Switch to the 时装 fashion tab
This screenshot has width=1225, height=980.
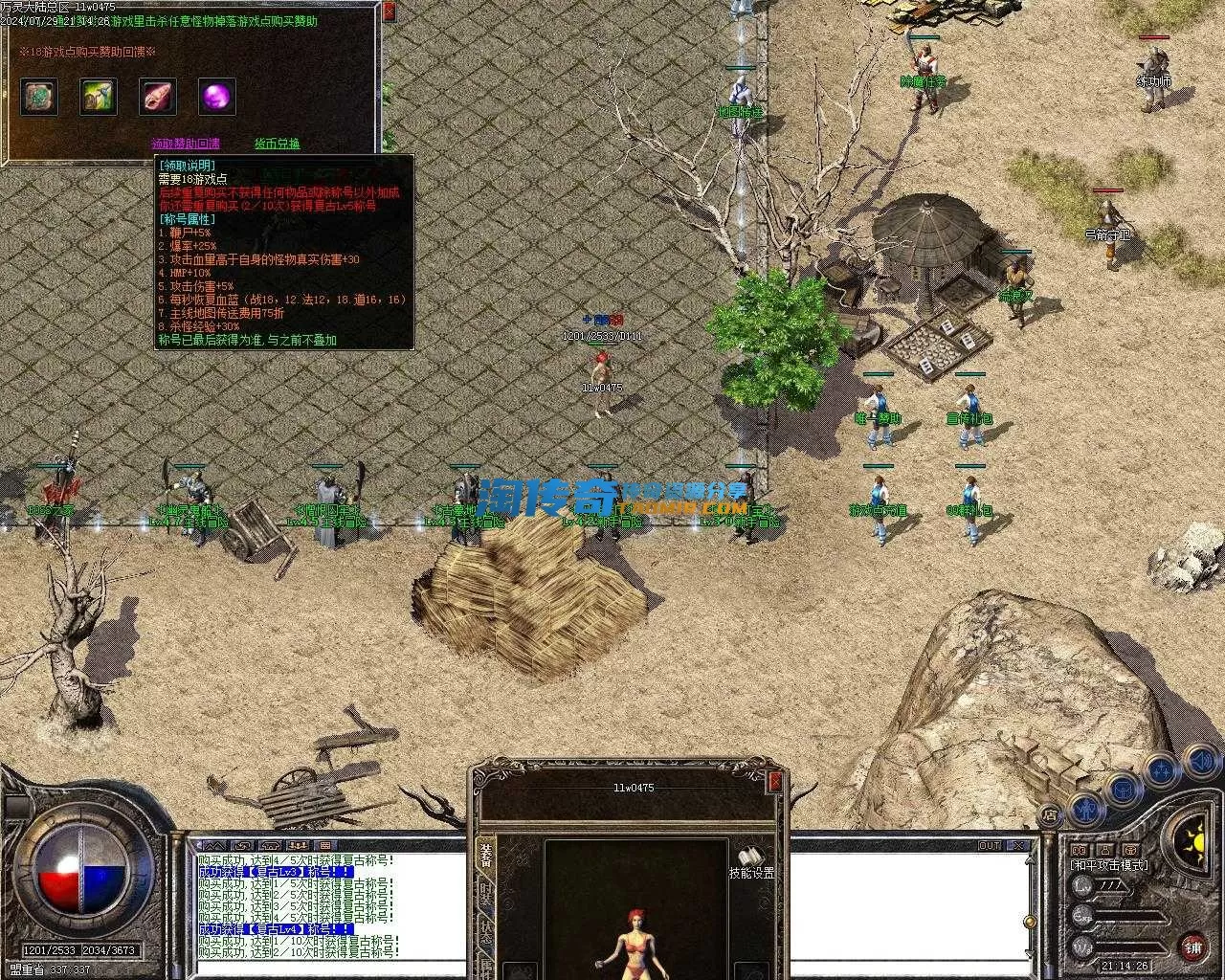coord(486,896)
